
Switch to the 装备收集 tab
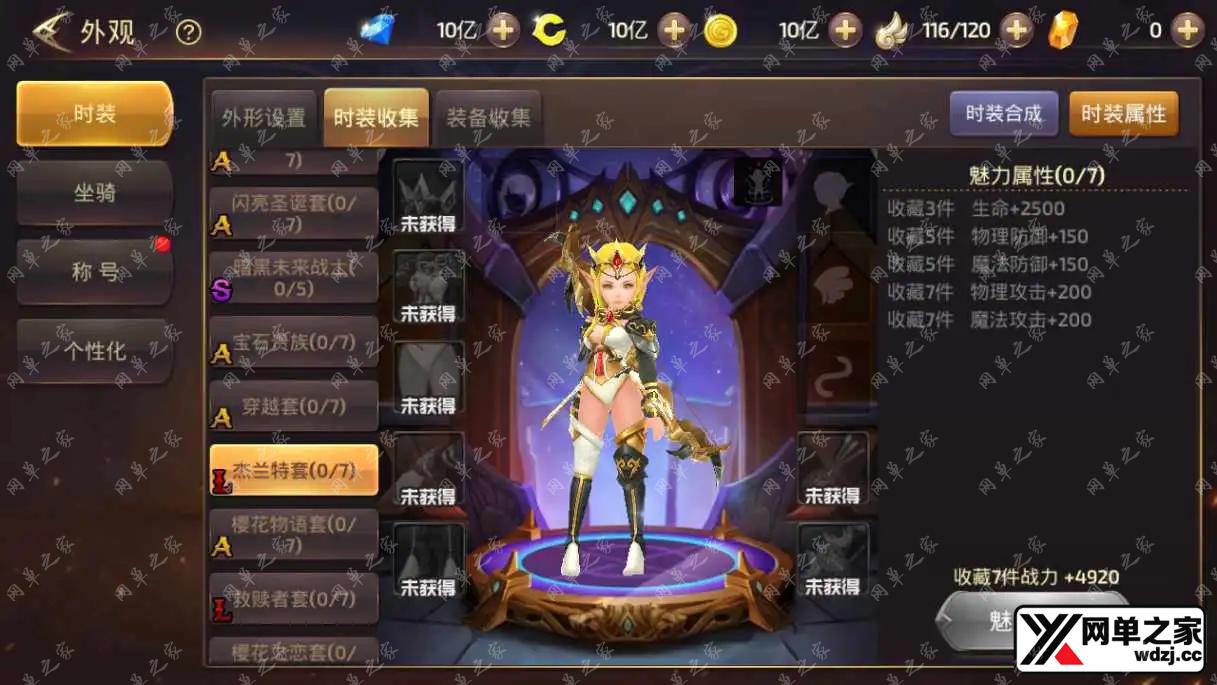pyautogui.click(x=488, y=117)
